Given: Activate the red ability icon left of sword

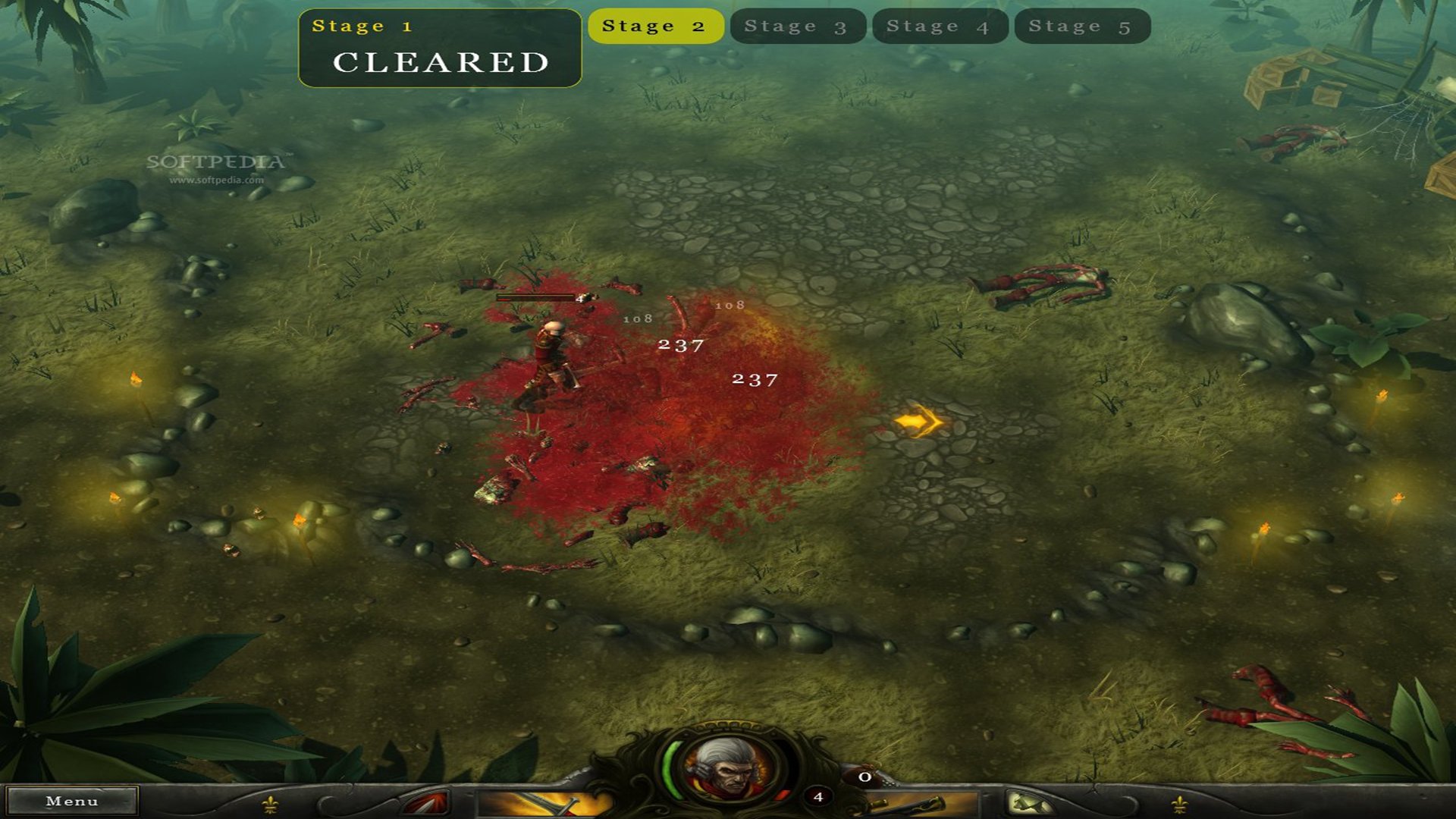Looking at the screenshot, I should pyautogui.click(x=426, y=803).
